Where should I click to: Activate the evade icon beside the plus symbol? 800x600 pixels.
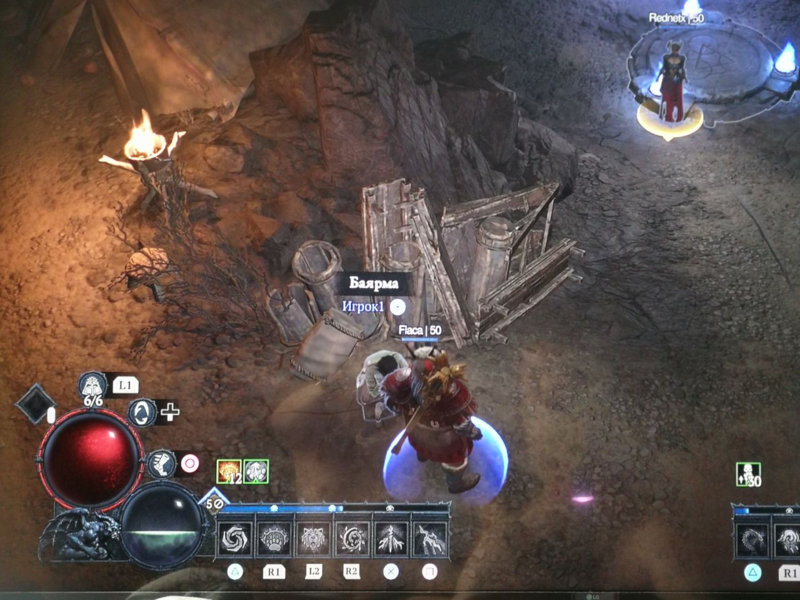pyautogui.click(x=143, y=411)
